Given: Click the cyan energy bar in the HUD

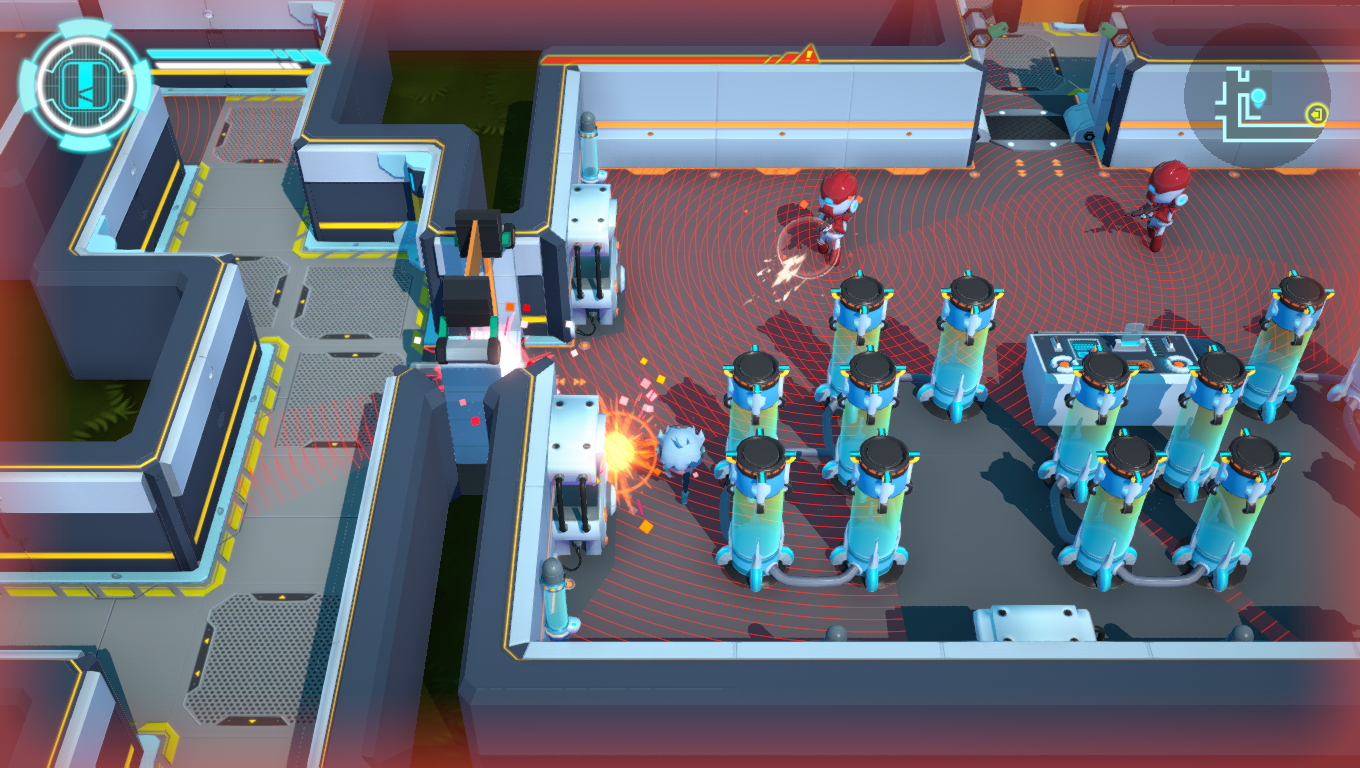Looking at the screenshot, I should coord(230,55).
